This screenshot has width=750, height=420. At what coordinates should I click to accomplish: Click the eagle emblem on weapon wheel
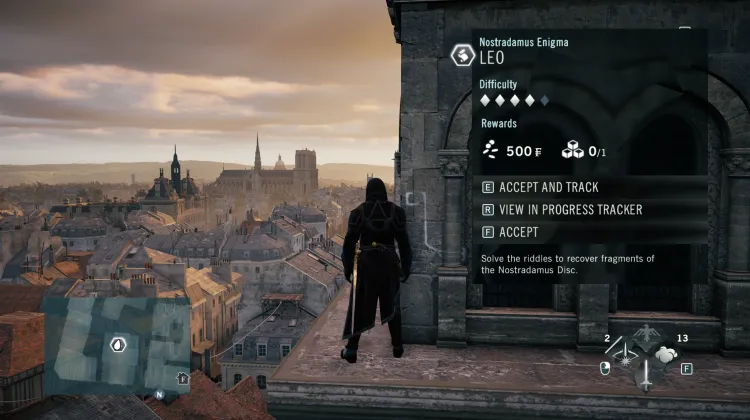[645, 333]
